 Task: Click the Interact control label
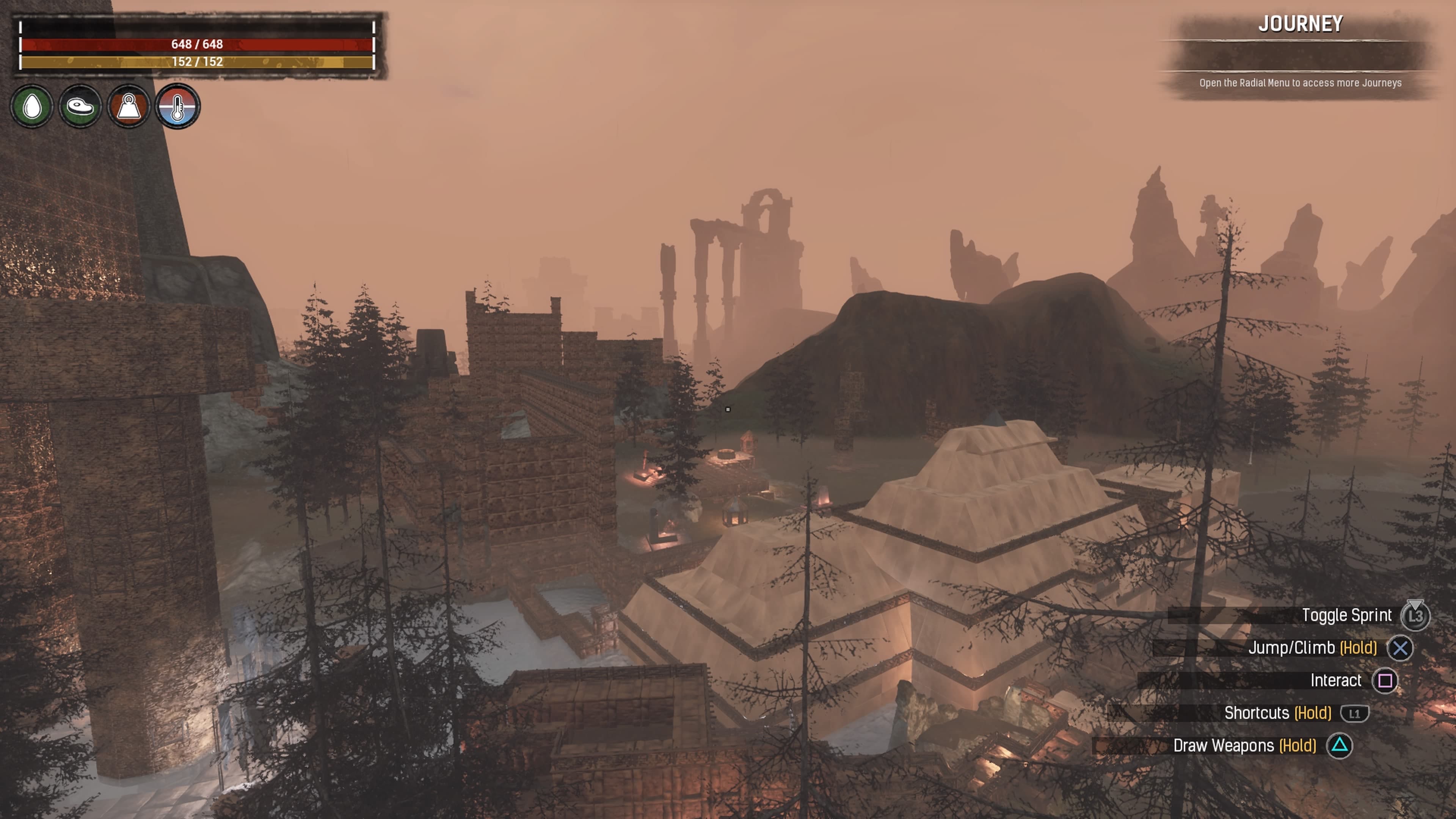click(x=1336, y=681)
